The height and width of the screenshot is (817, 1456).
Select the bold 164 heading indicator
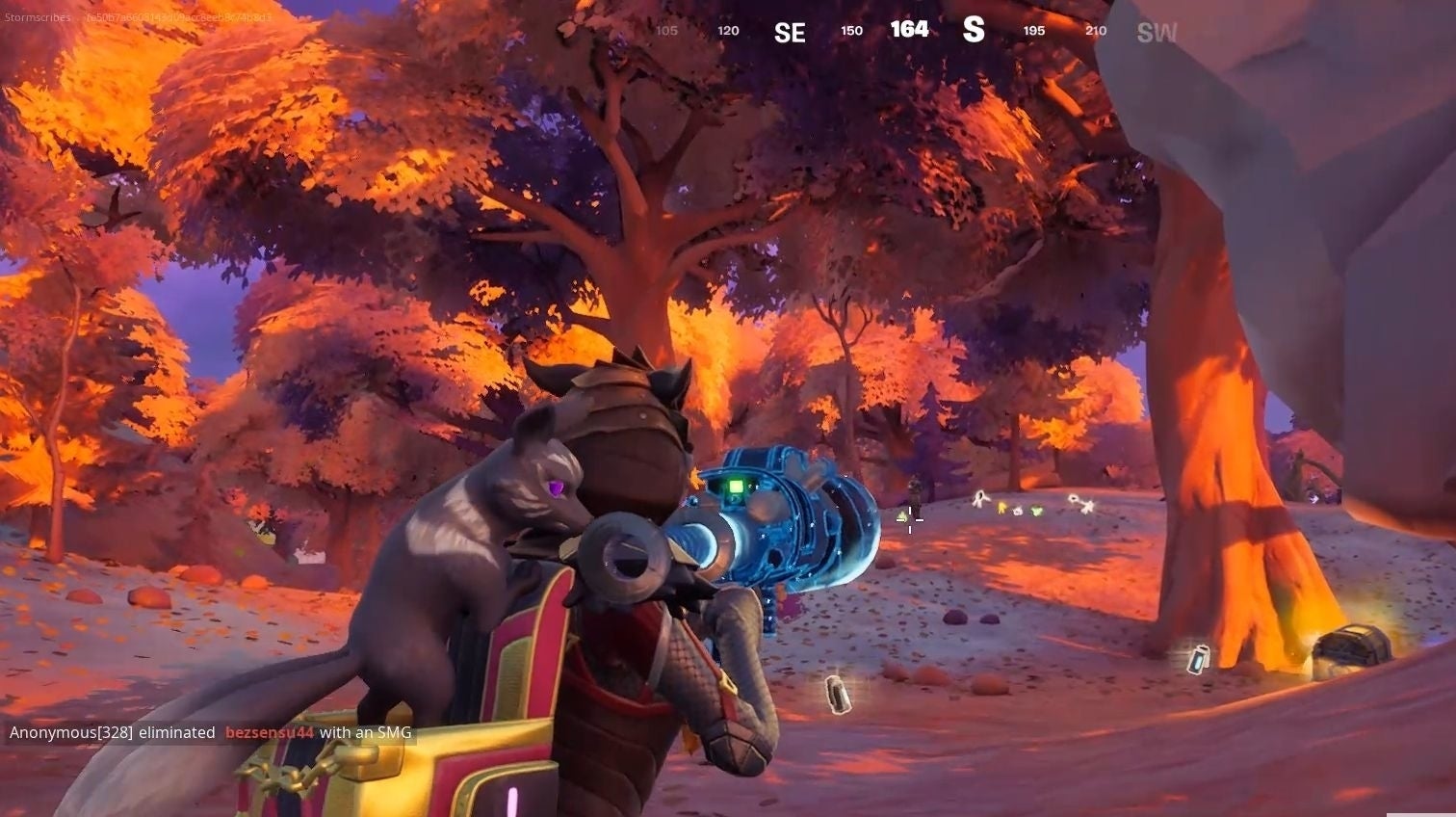pyautogui.click(x=909, y=30)
